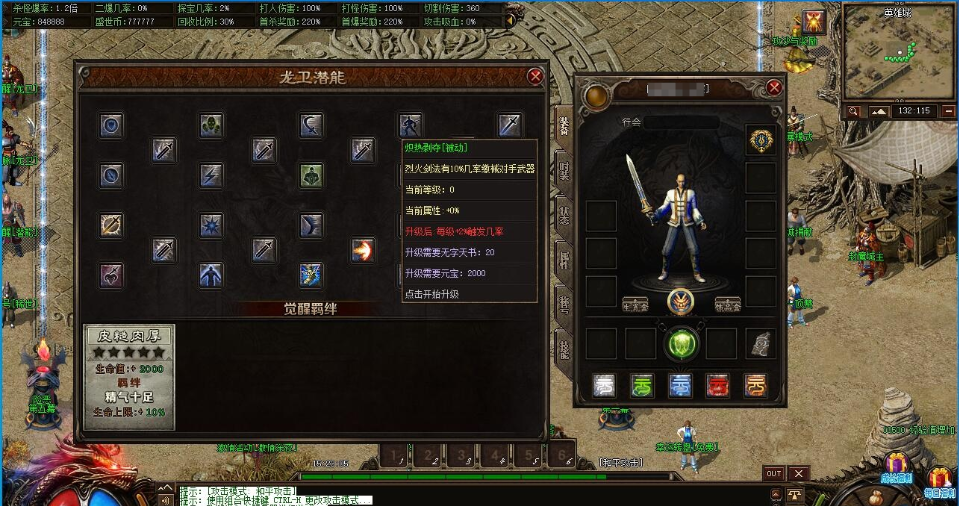Click the green talisman icon
The image size is (959, 506).
(642, 385)
